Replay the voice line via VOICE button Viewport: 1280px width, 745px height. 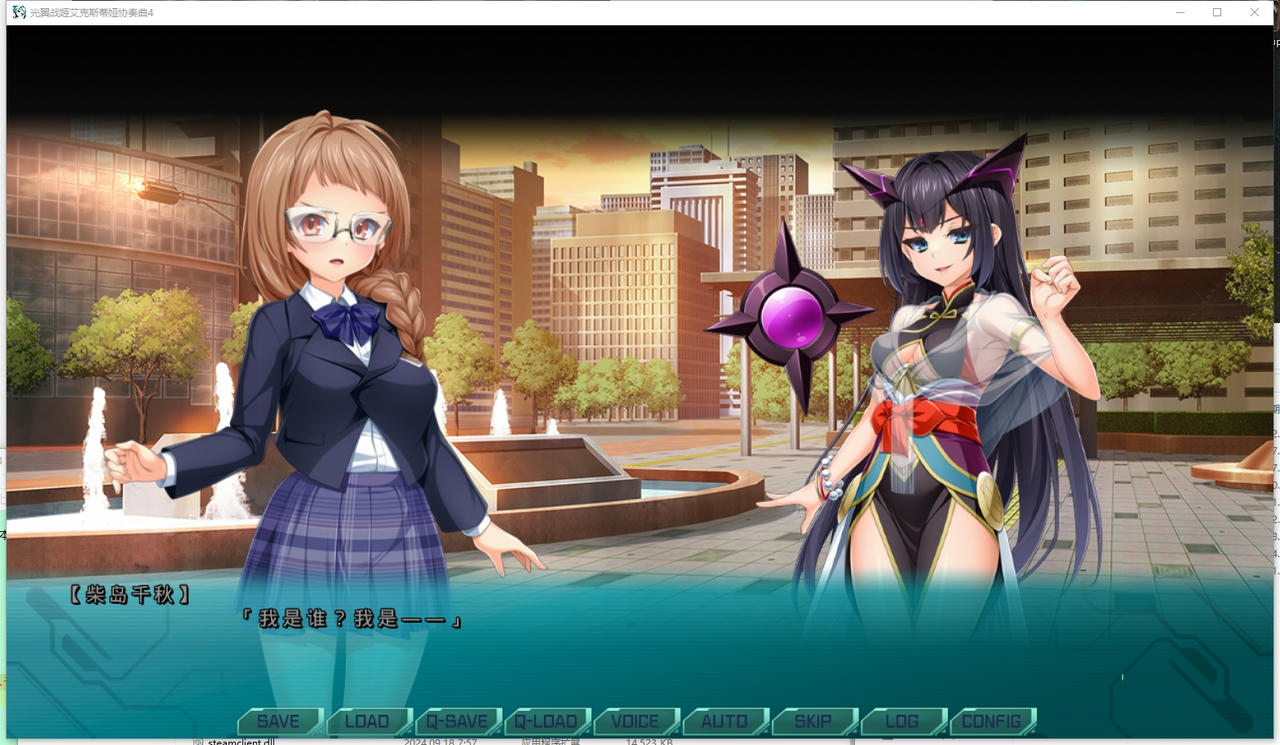(636, 720)
